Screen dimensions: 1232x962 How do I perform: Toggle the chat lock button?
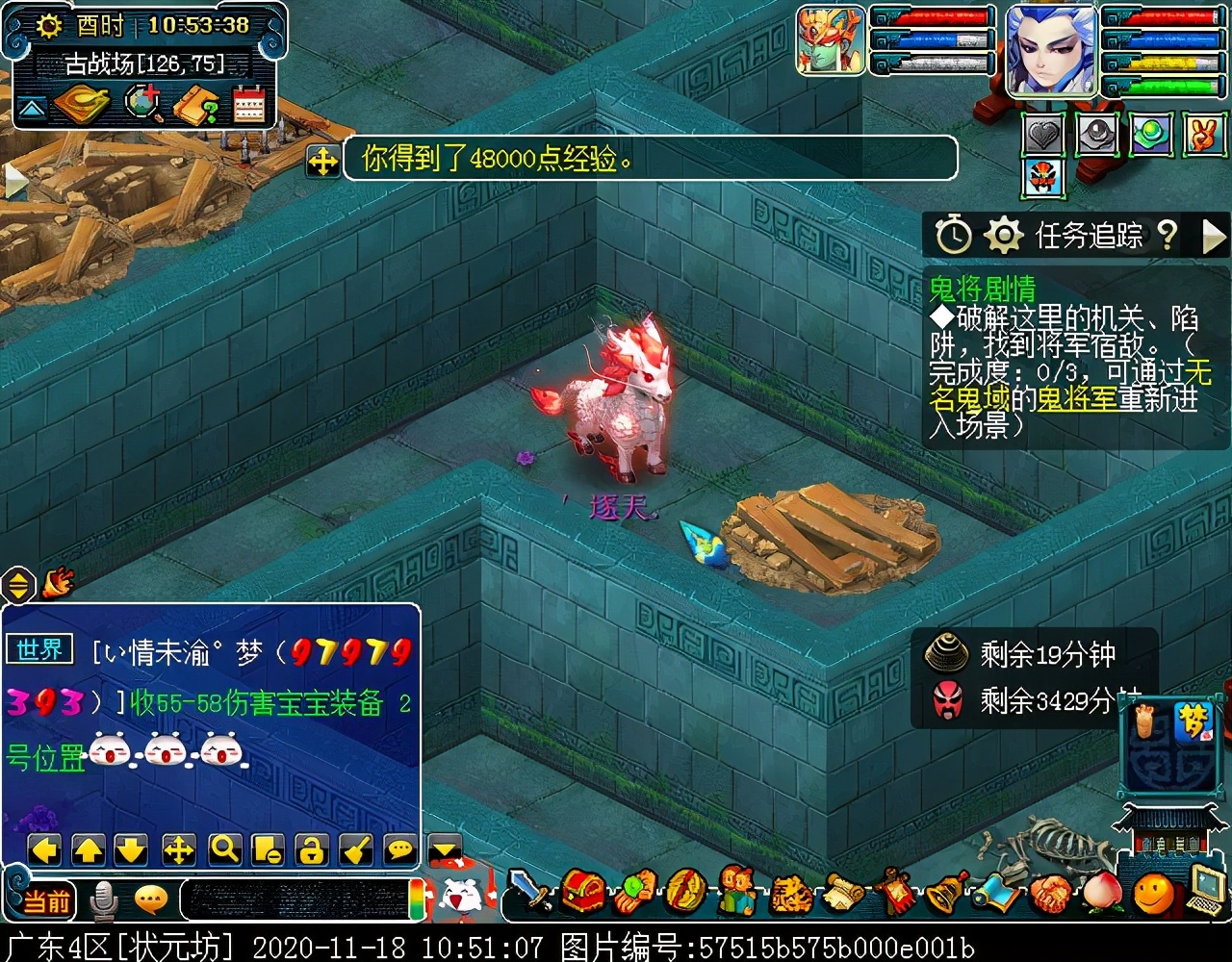[312, 848]
